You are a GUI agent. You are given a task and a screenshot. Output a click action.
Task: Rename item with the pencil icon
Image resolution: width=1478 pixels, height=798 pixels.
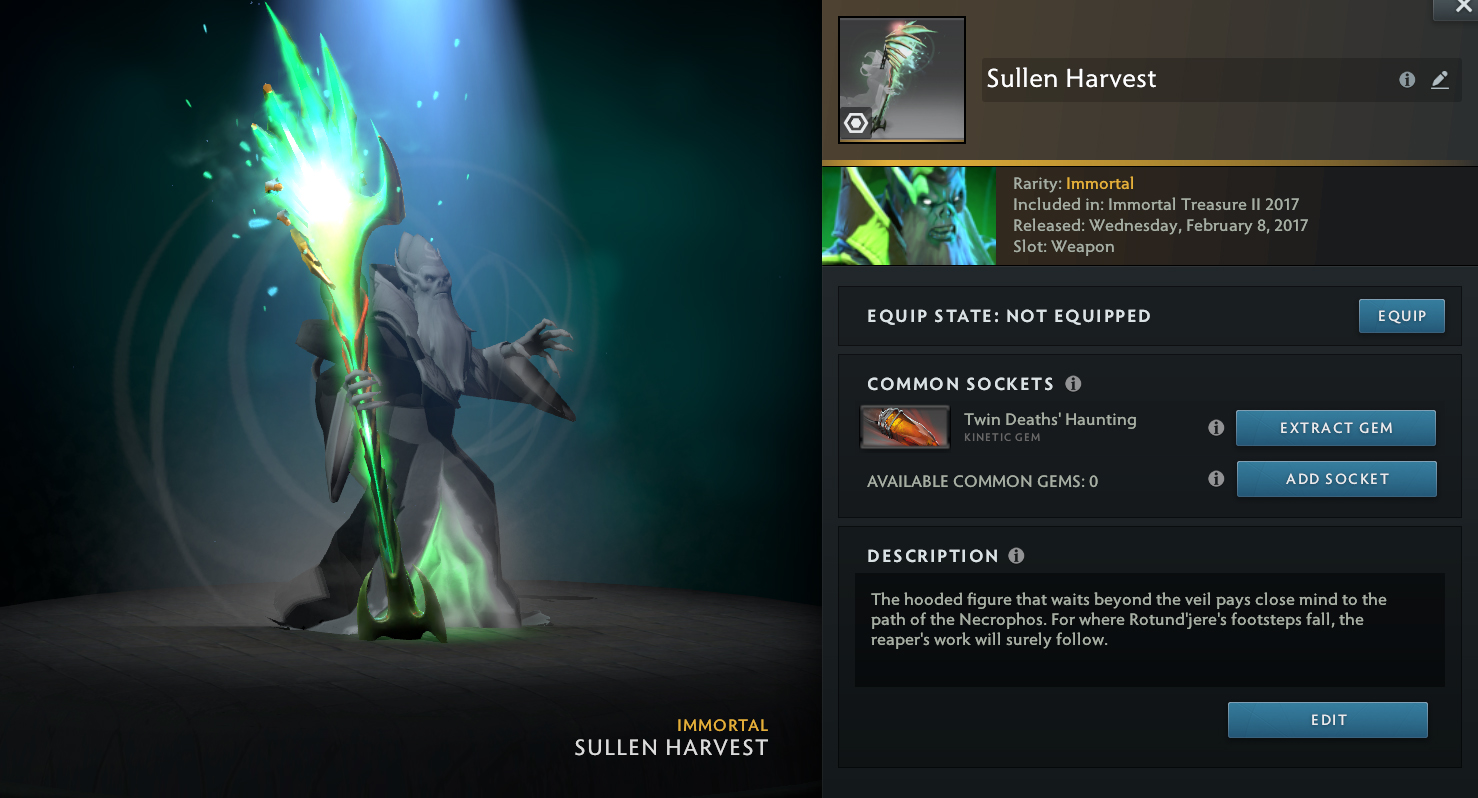1439,80
